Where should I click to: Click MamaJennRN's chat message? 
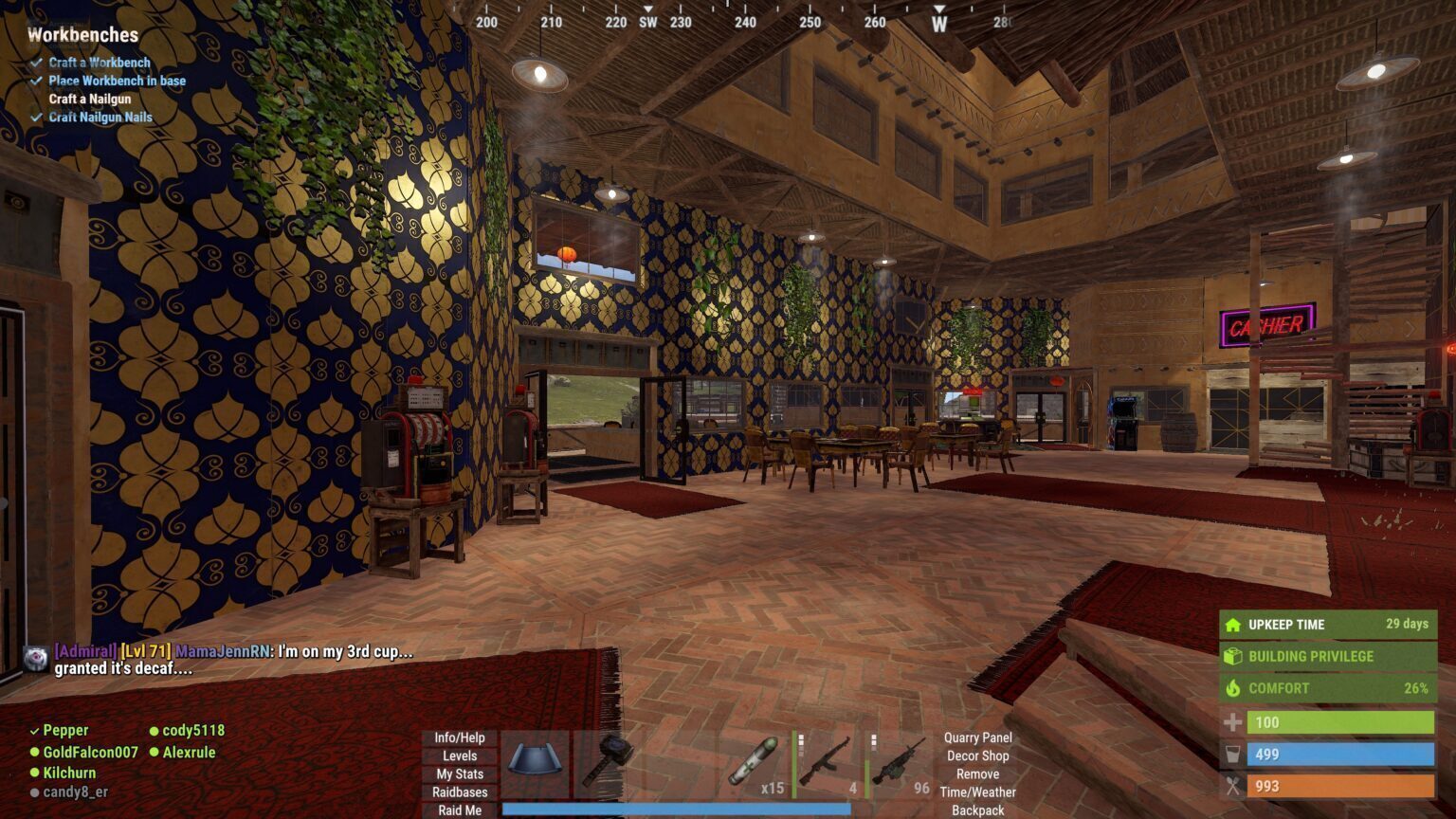click(x=233, y=660)
